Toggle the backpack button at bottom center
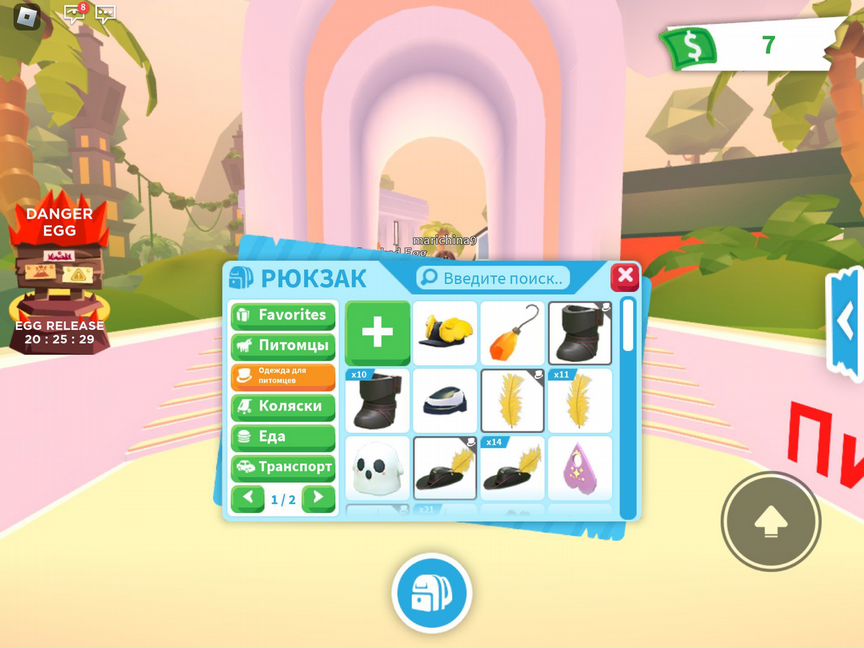Viewport: 864px width, 648px height. pos(431,593)
